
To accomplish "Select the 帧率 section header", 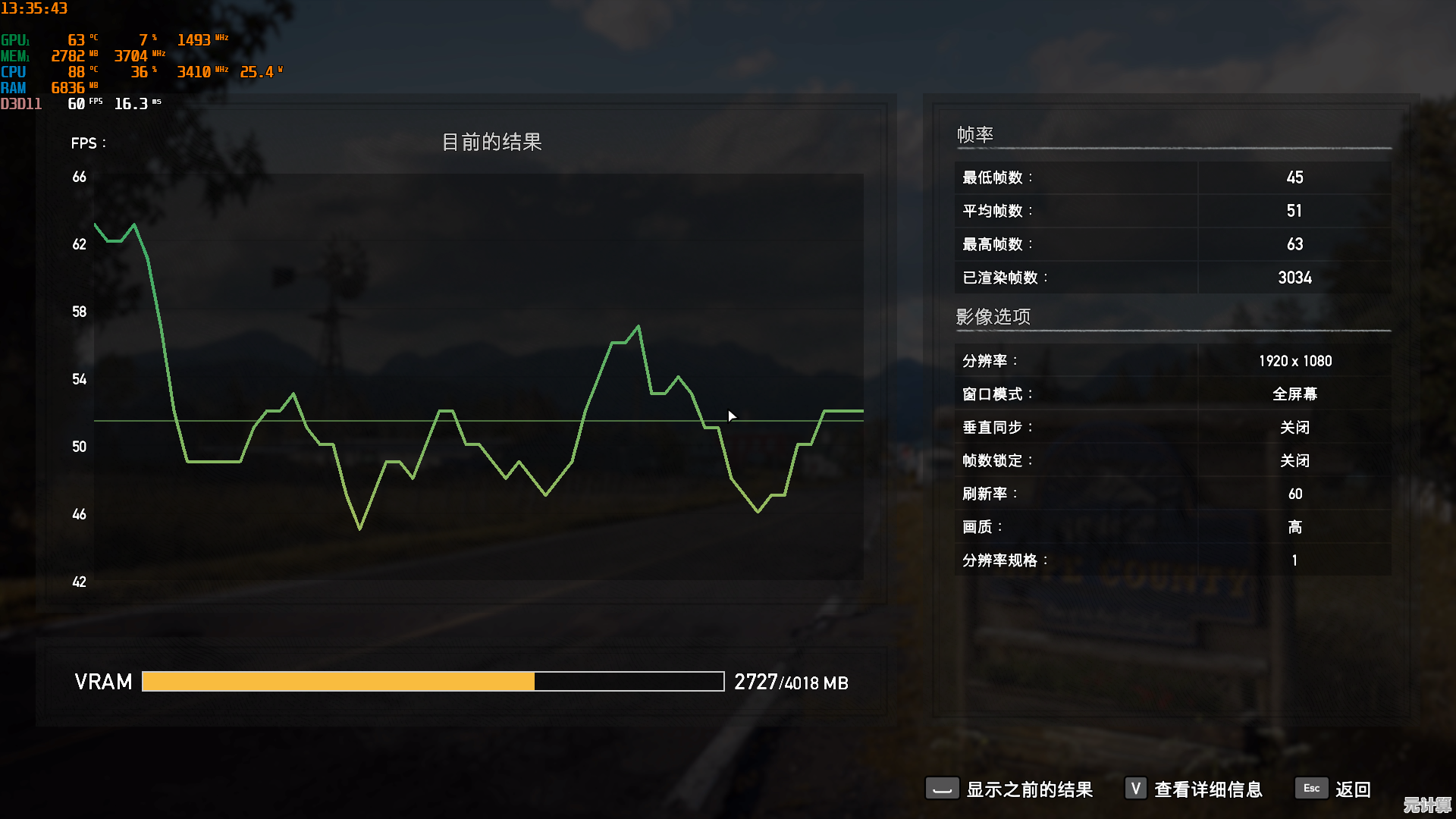I will [x=974, y=134].
